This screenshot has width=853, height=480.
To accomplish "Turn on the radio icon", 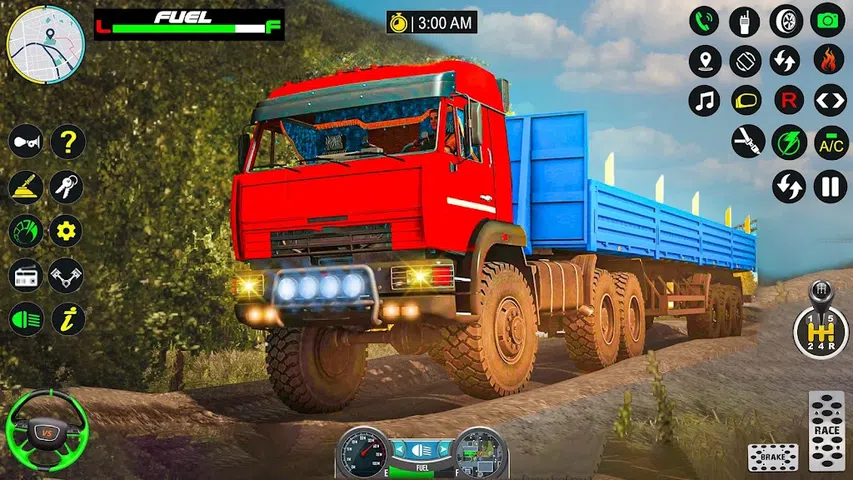I will point(26,275).
